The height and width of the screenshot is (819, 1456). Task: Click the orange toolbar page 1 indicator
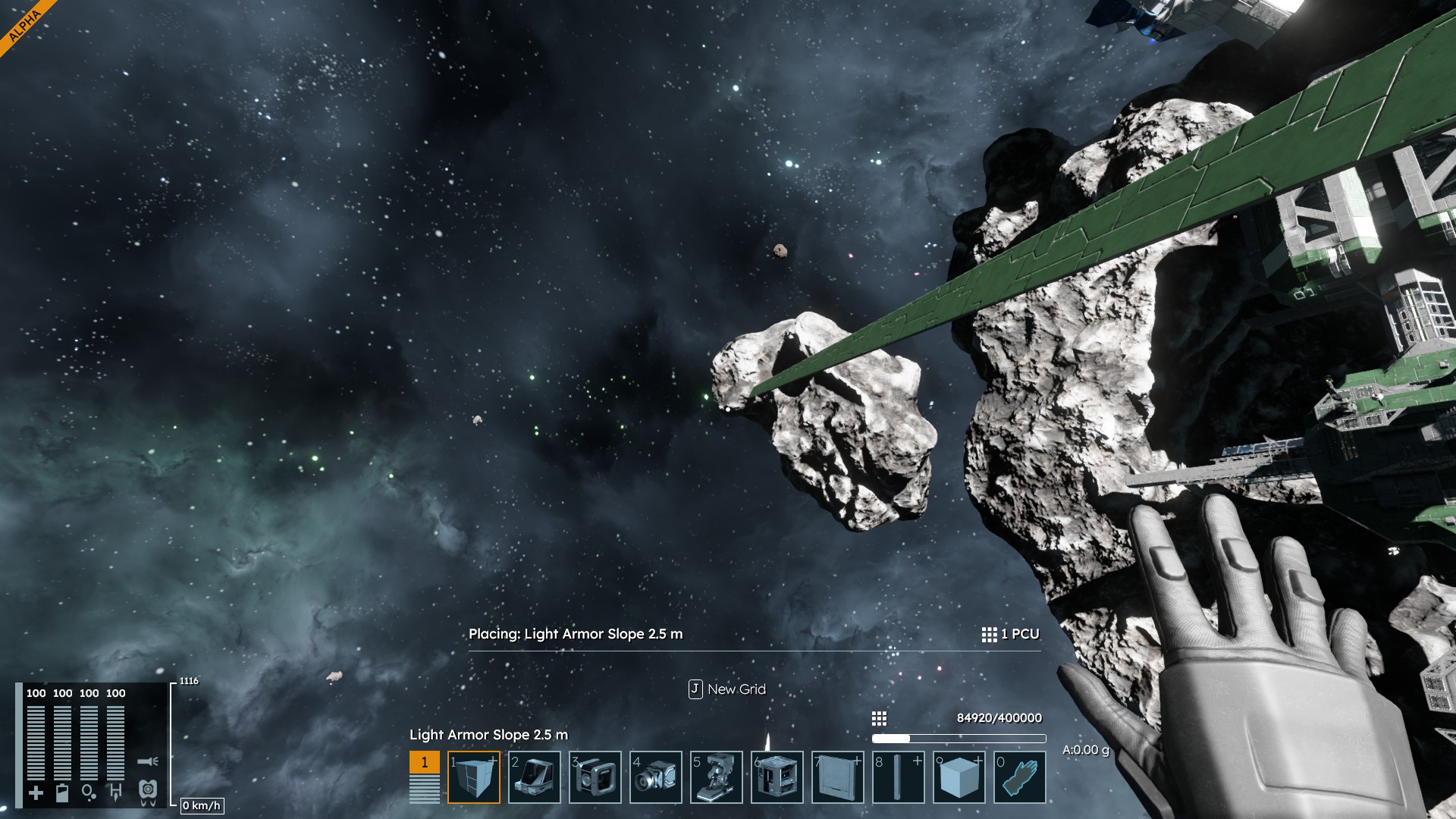pyautogui.click(x=424, y=763)
